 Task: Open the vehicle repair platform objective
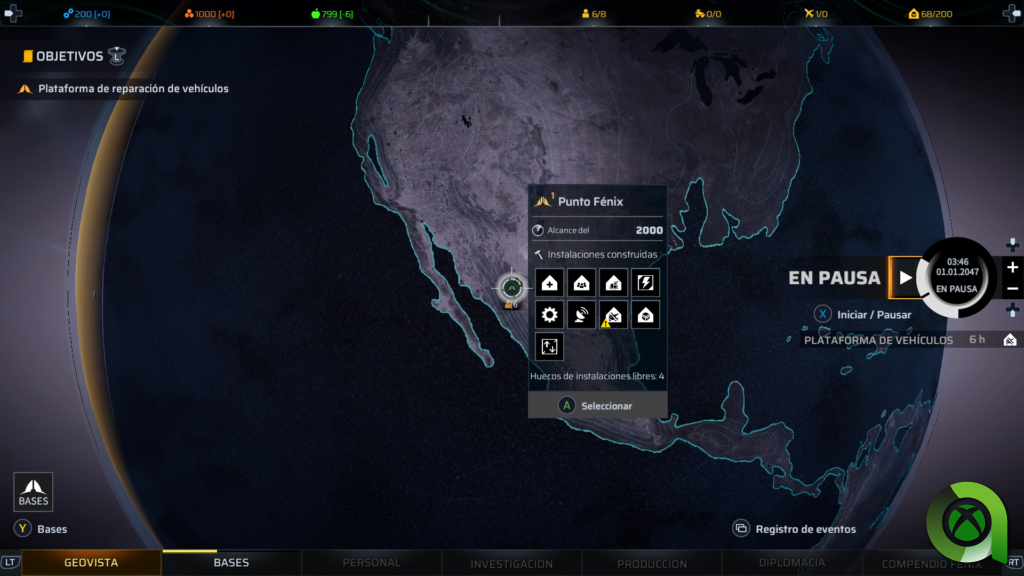click(133, 89)
